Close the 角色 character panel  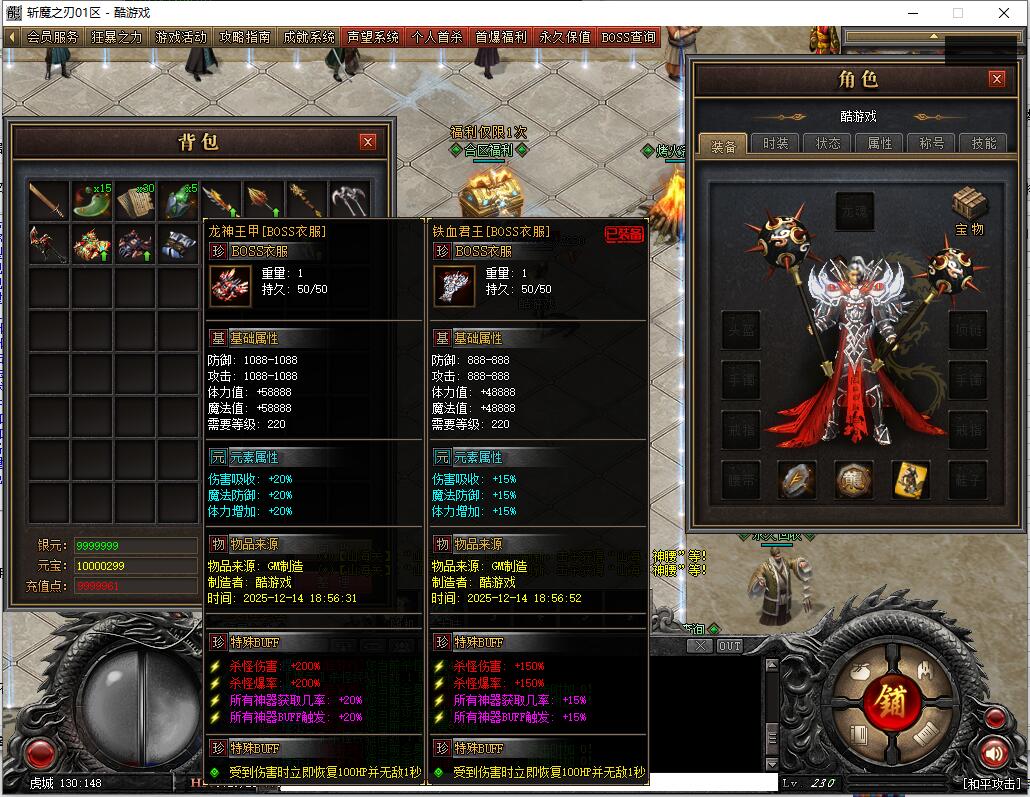[997, 79]
